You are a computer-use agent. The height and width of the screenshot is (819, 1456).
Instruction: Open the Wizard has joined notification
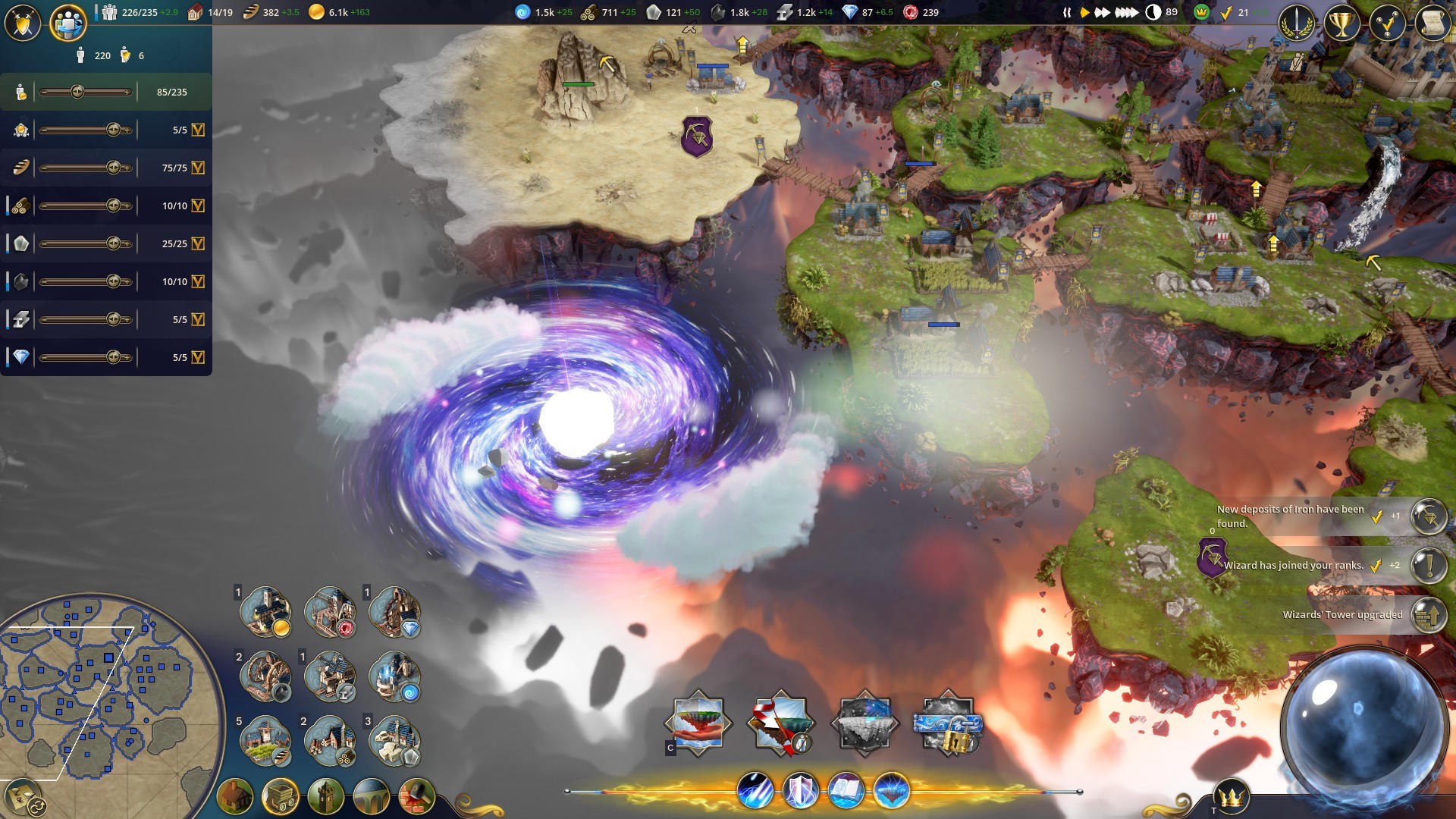[1429, 565]
